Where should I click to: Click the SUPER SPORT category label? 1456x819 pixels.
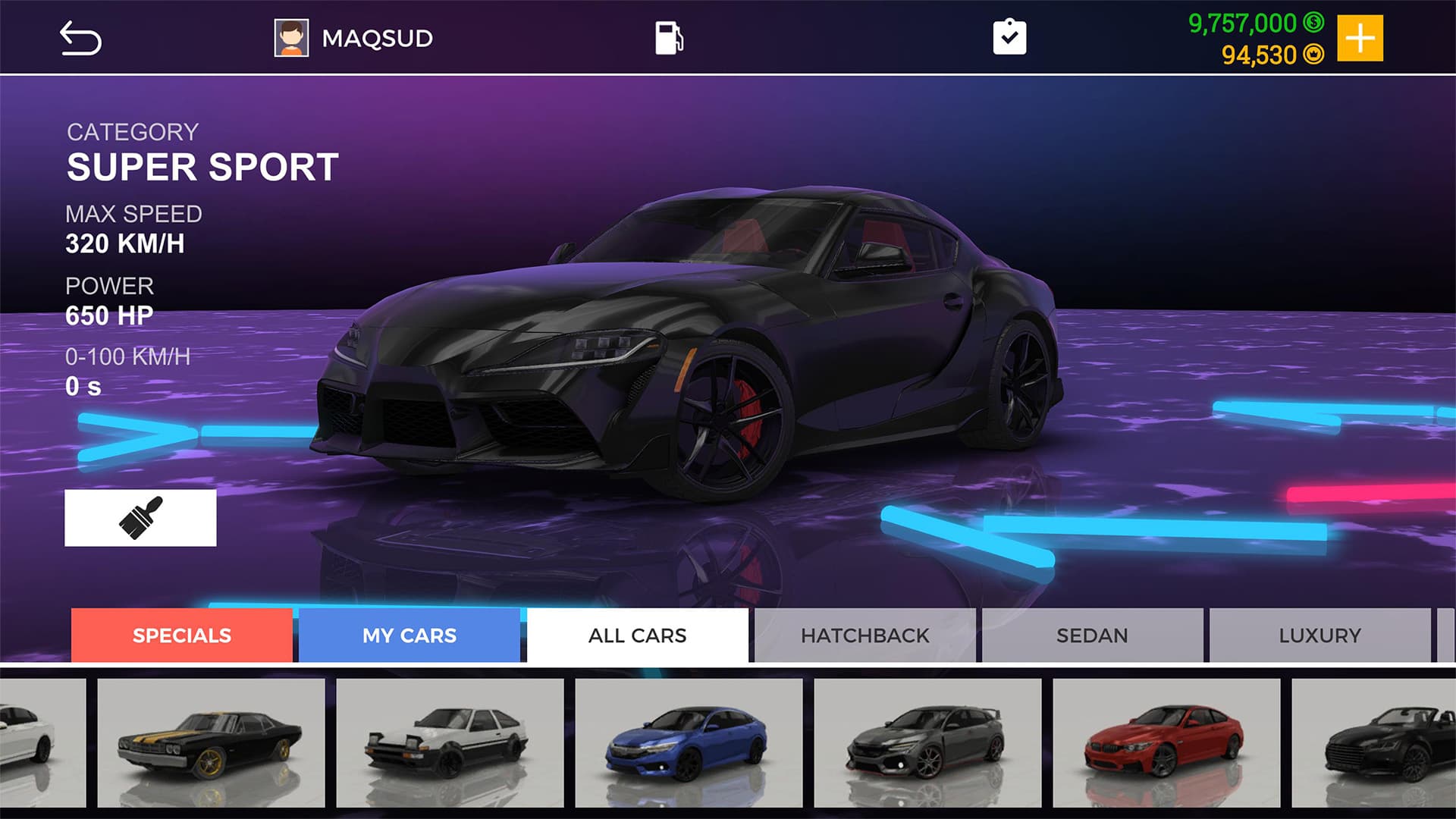[x=202, y=167]
